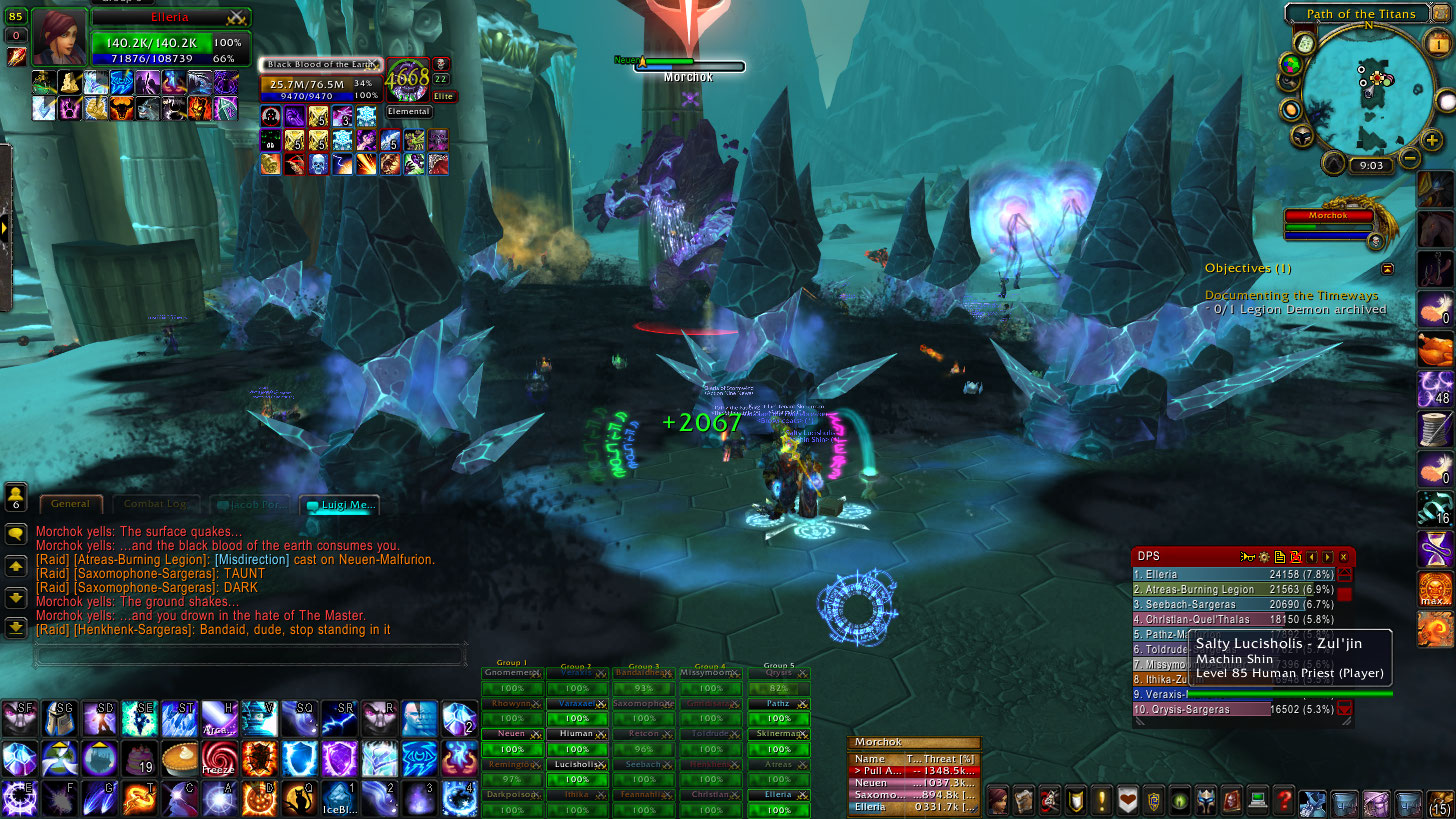The width and height of the screenshot is (1456, 819).
Task: Cast the Freeze pet ability
Action: (x=218, y=759)
